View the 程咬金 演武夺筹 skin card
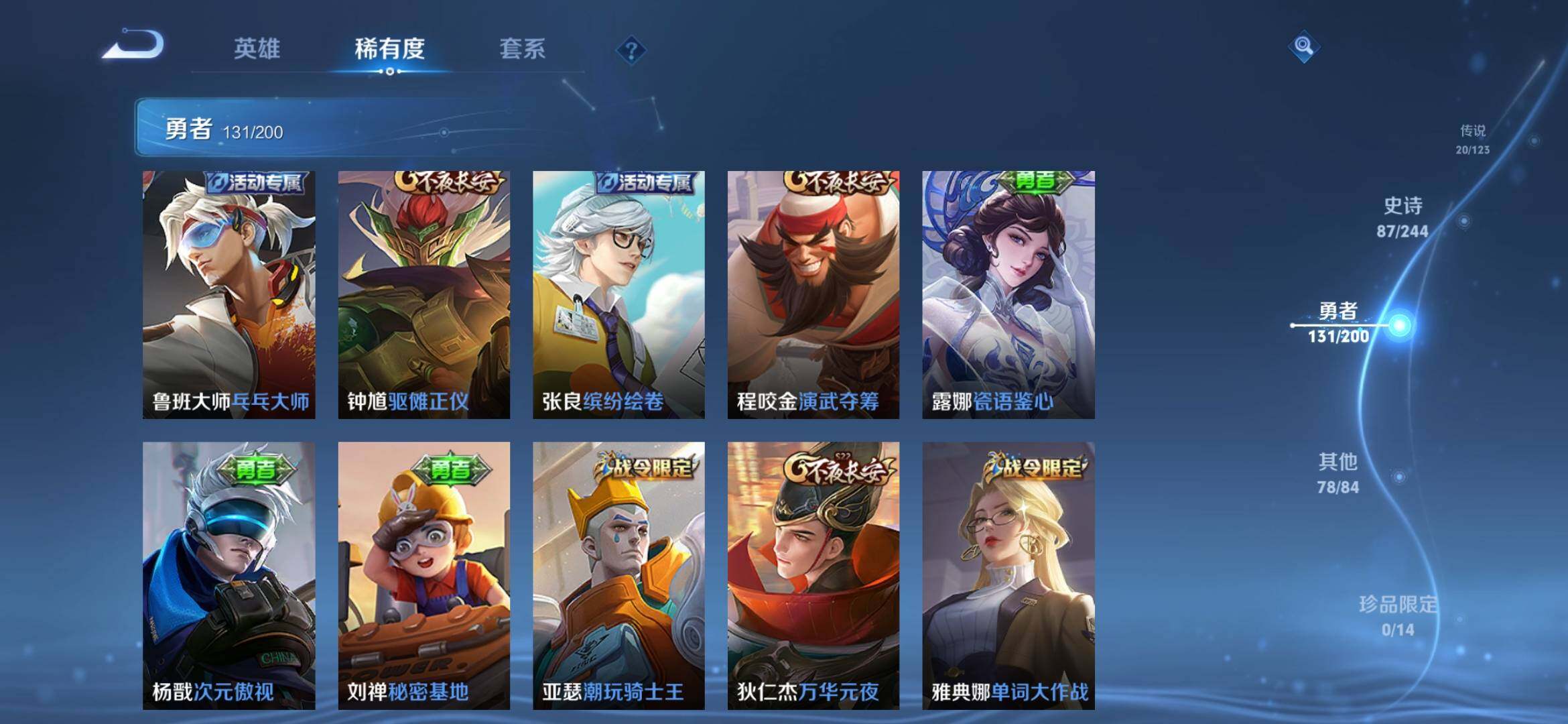Image resolution: width=1568 pixels, height=724 pixels. pyautogui.click(x=813, y=295)
